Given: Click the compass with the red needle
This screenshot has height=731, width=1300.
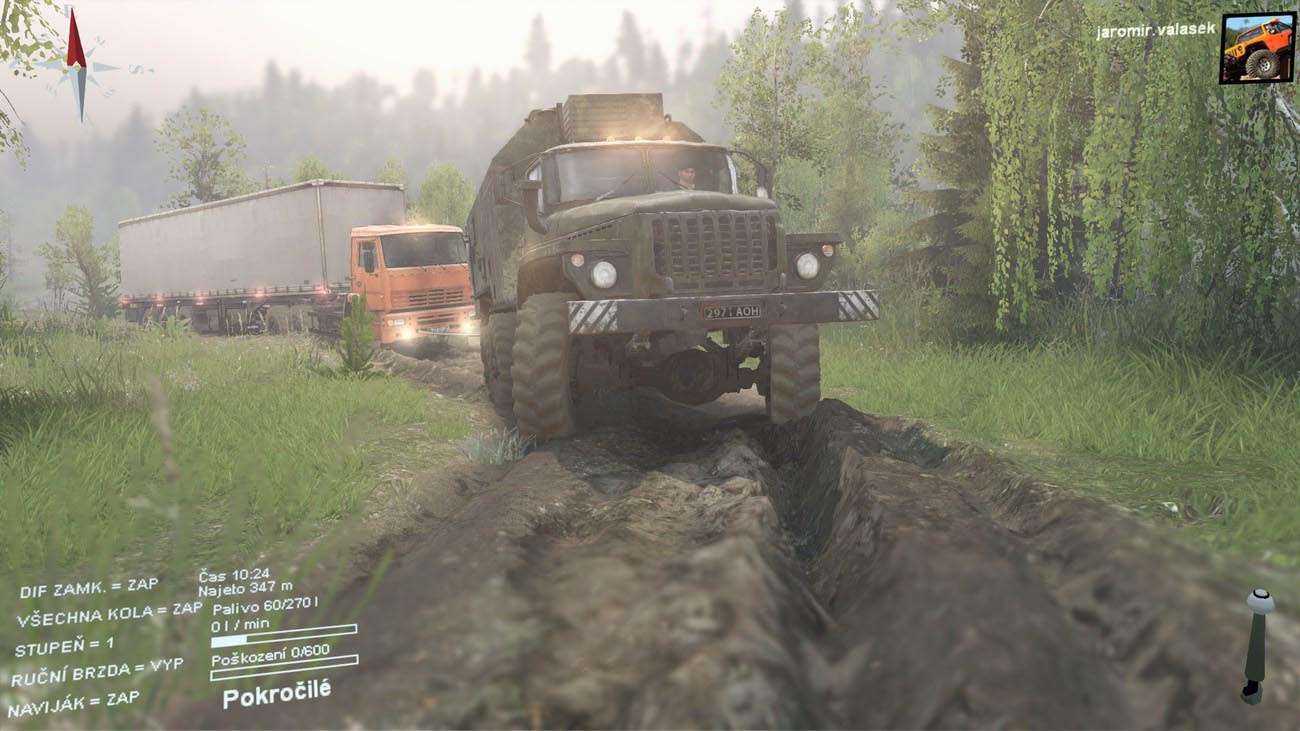Looking at the screenshot, I should 77,66.
